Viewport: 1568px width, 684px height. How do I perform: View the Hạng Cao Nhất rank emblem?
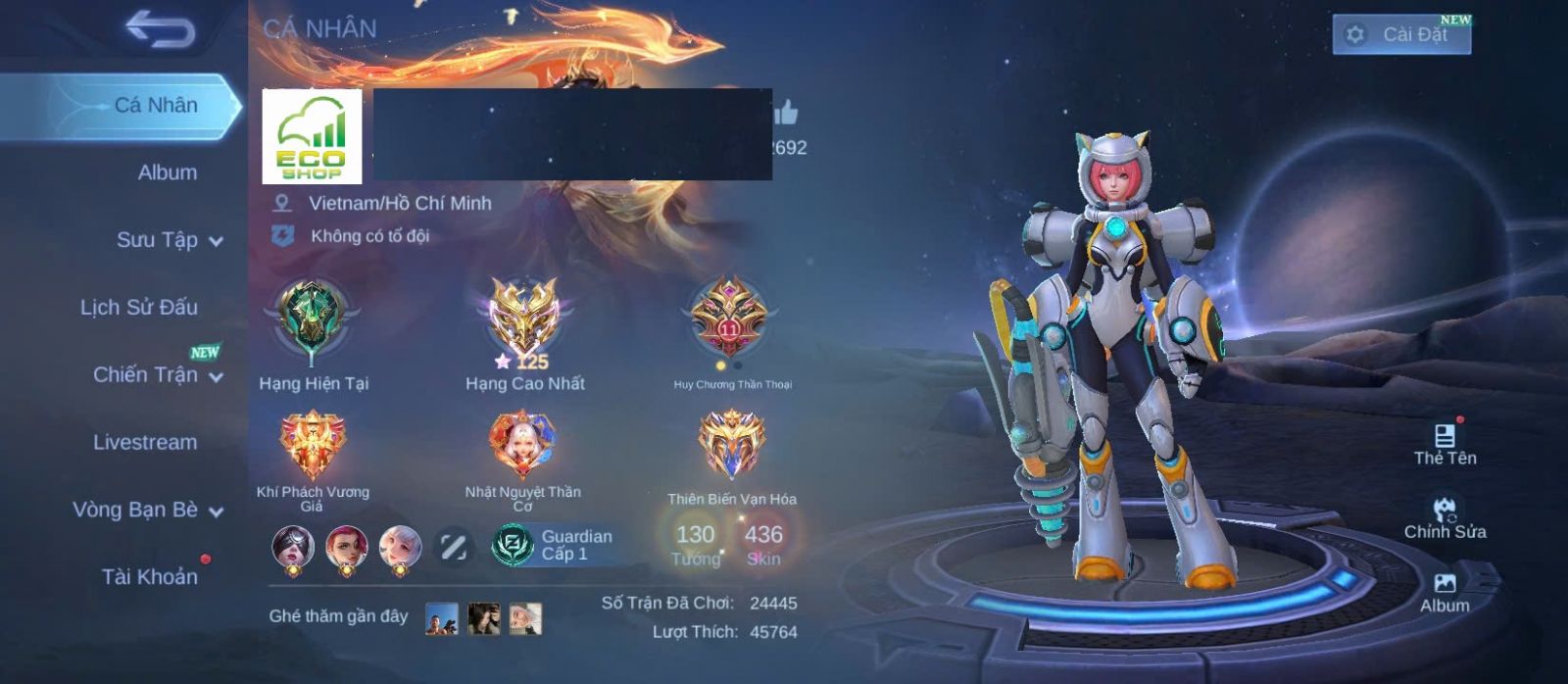pos(524,318)
